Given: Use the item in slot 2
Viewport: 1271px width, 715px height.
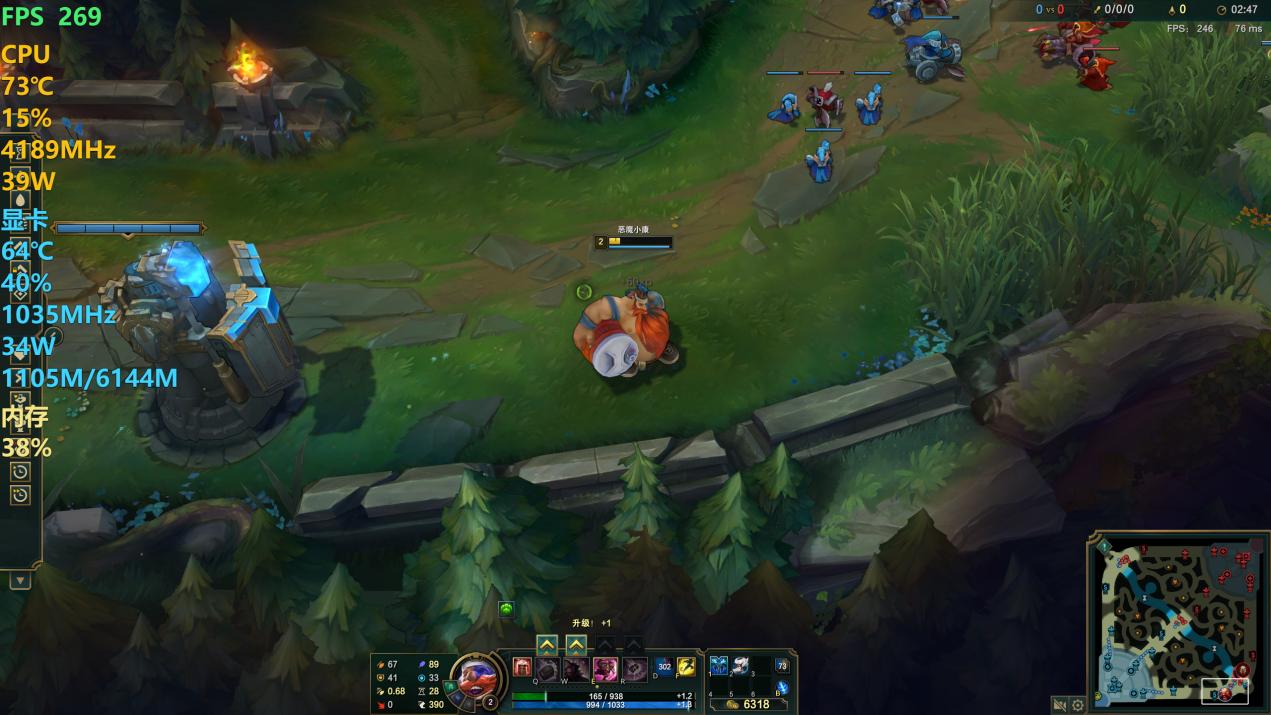Looking at the screenshot, I should point(740,665).
